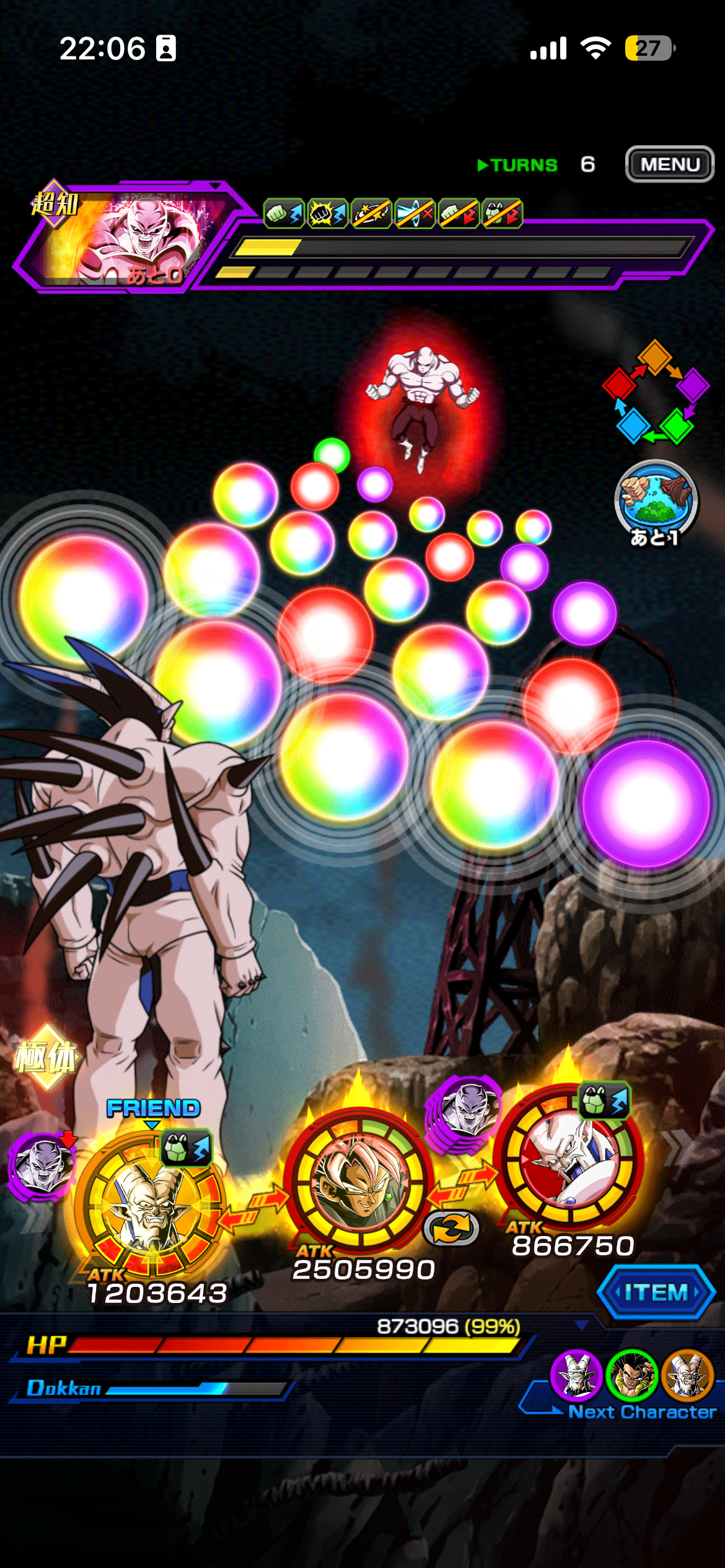Collect the large purple ki sphere in bottom row
Viewport: 725px width, 1568px height.
pyautogui.click(x=646, y=803)
